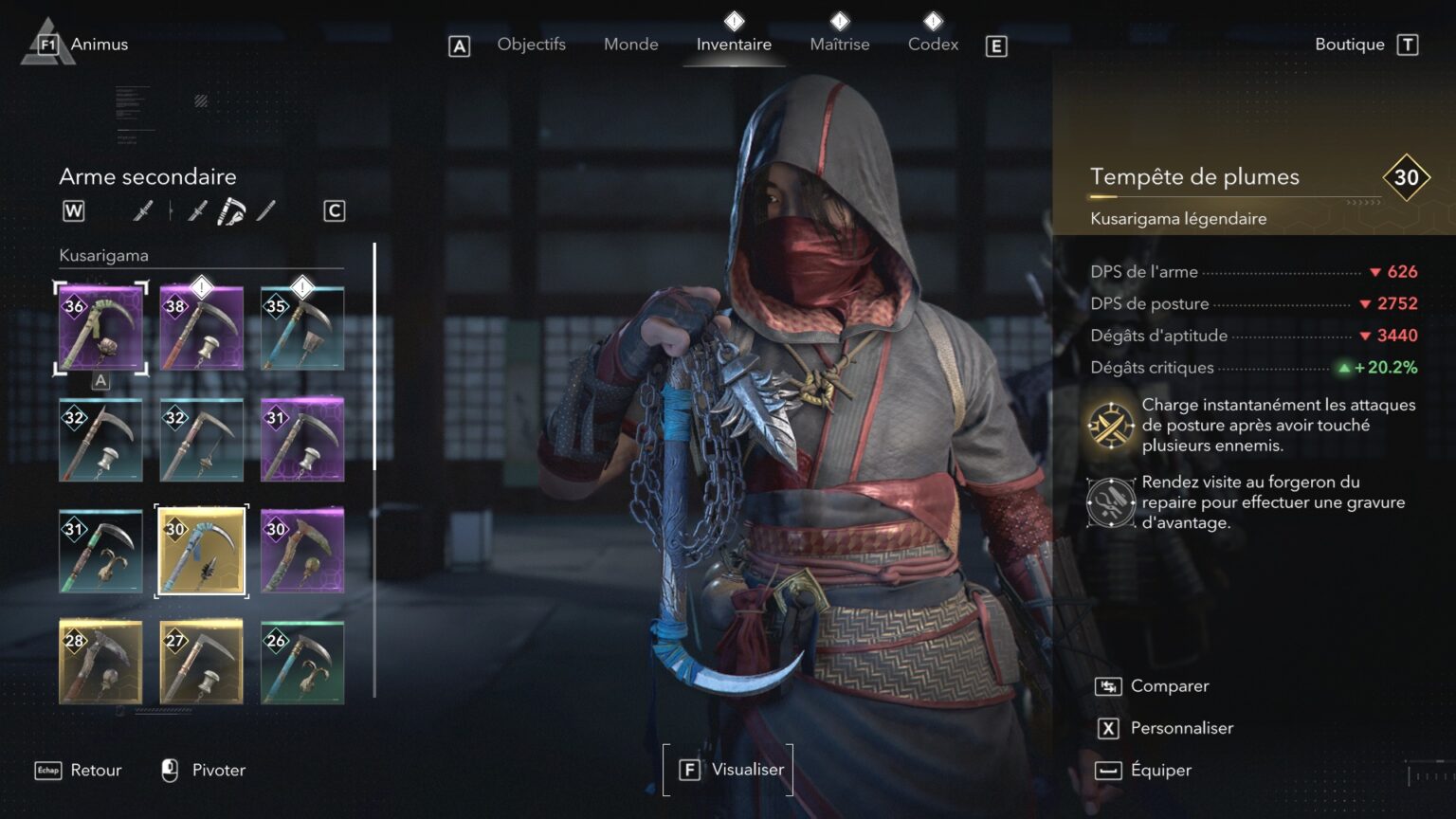The height and width of the screenshot is (819, 1456).
Task: Switch to the Maîtrise tab
Action: coord(839,44)
